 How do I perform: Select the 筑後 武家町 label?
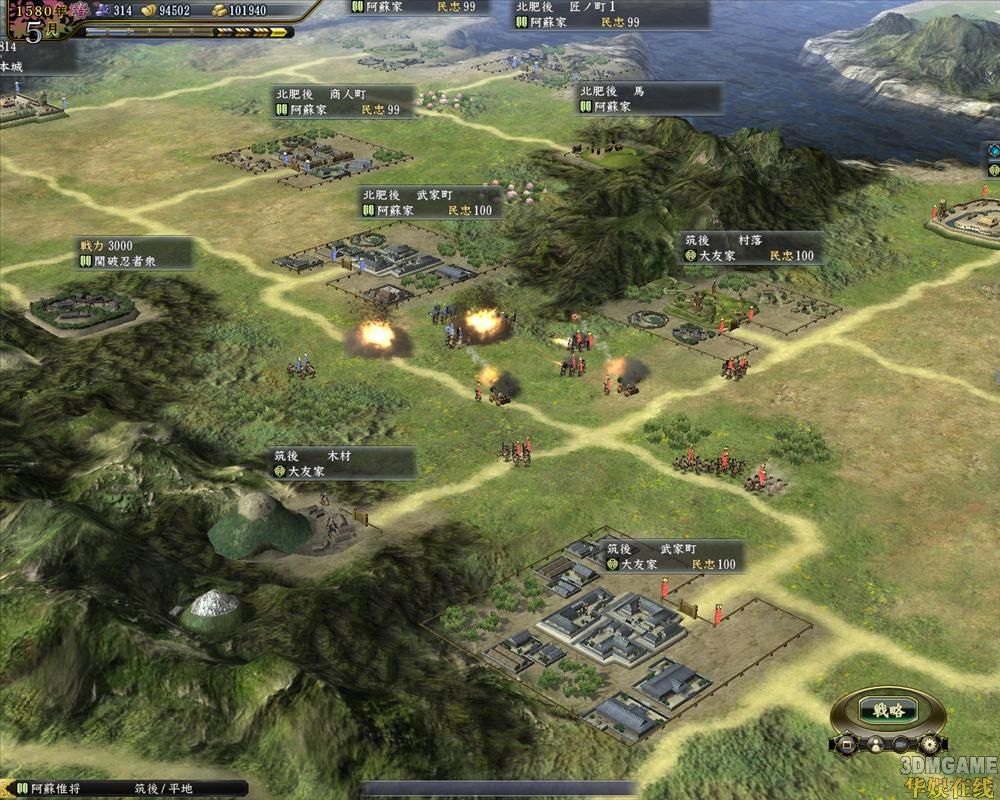tap(672, 557)
